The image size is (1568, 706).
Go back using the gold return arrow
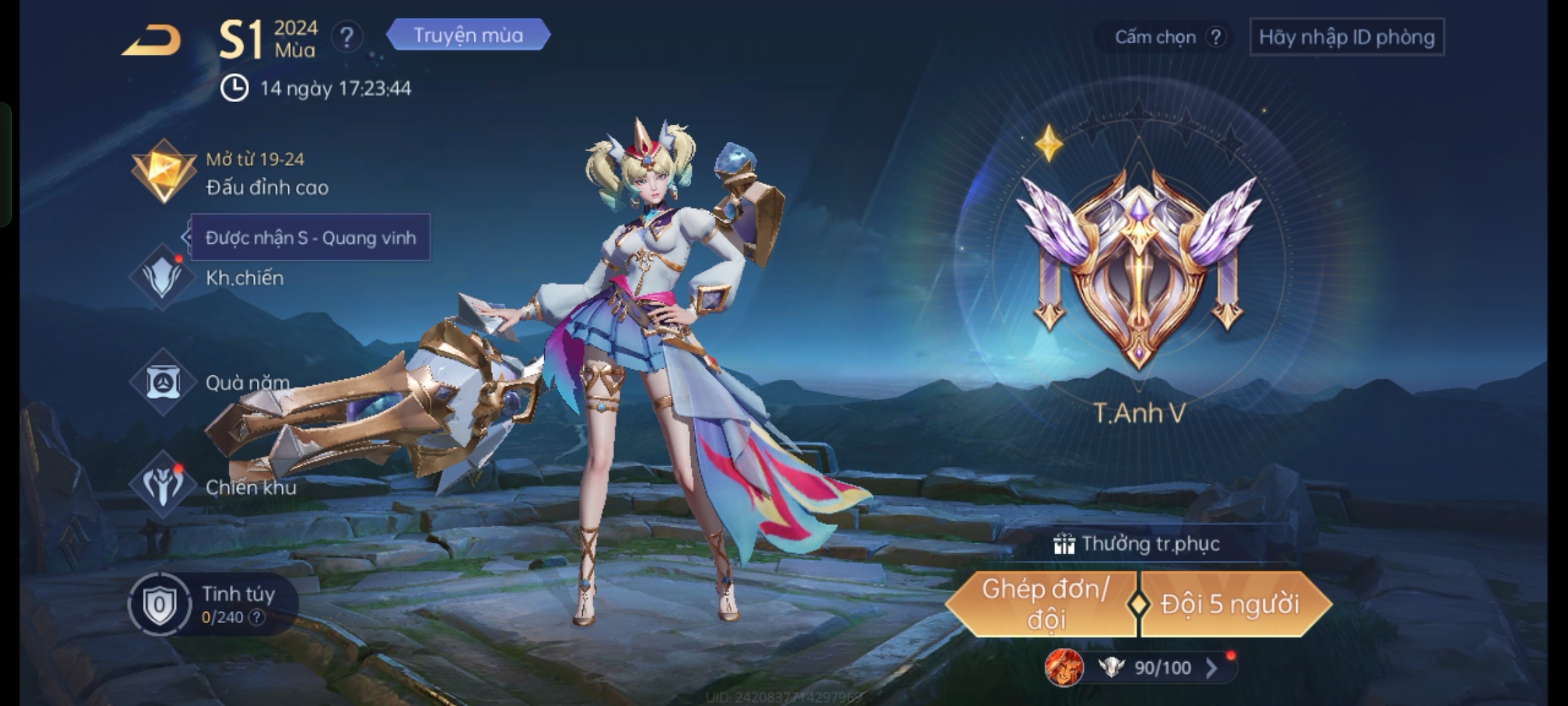[152, 41]
